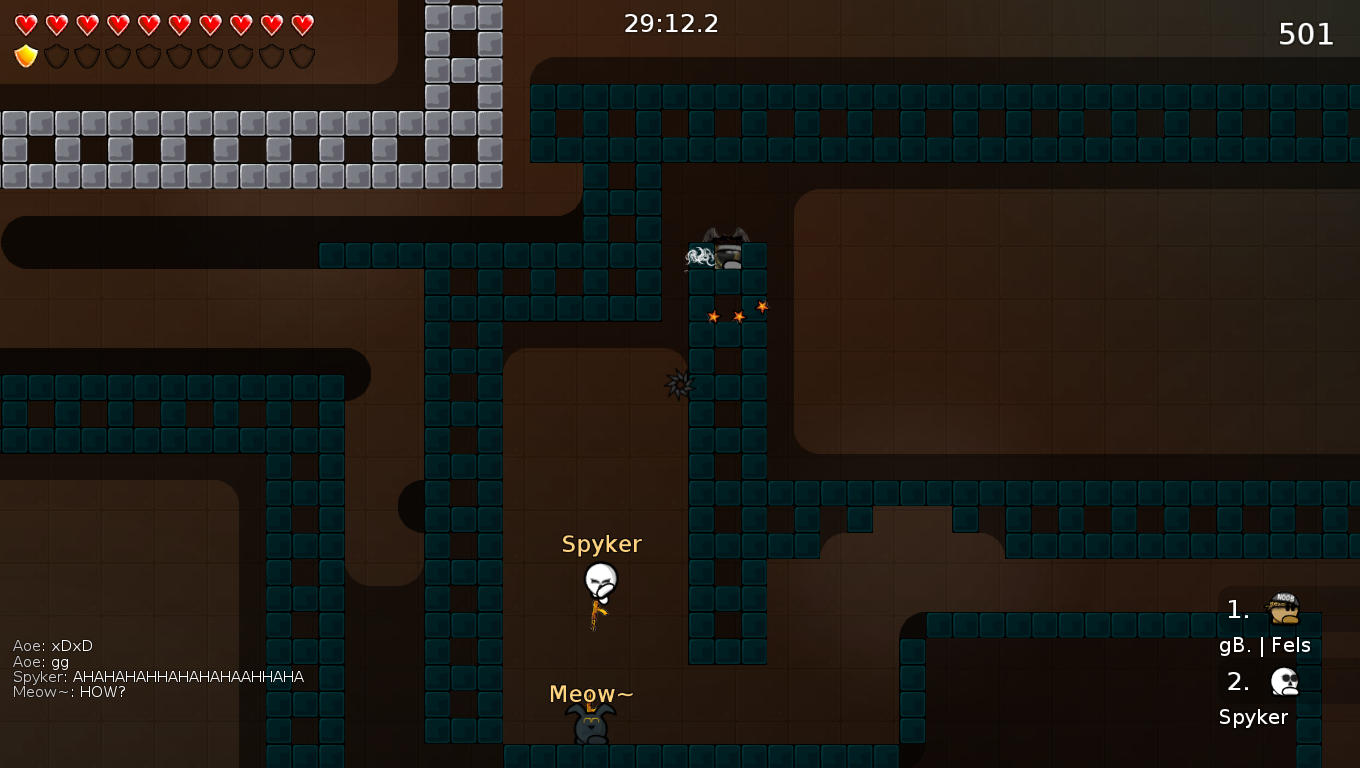Select the Spyker leaderboard name

point(1253,717)
